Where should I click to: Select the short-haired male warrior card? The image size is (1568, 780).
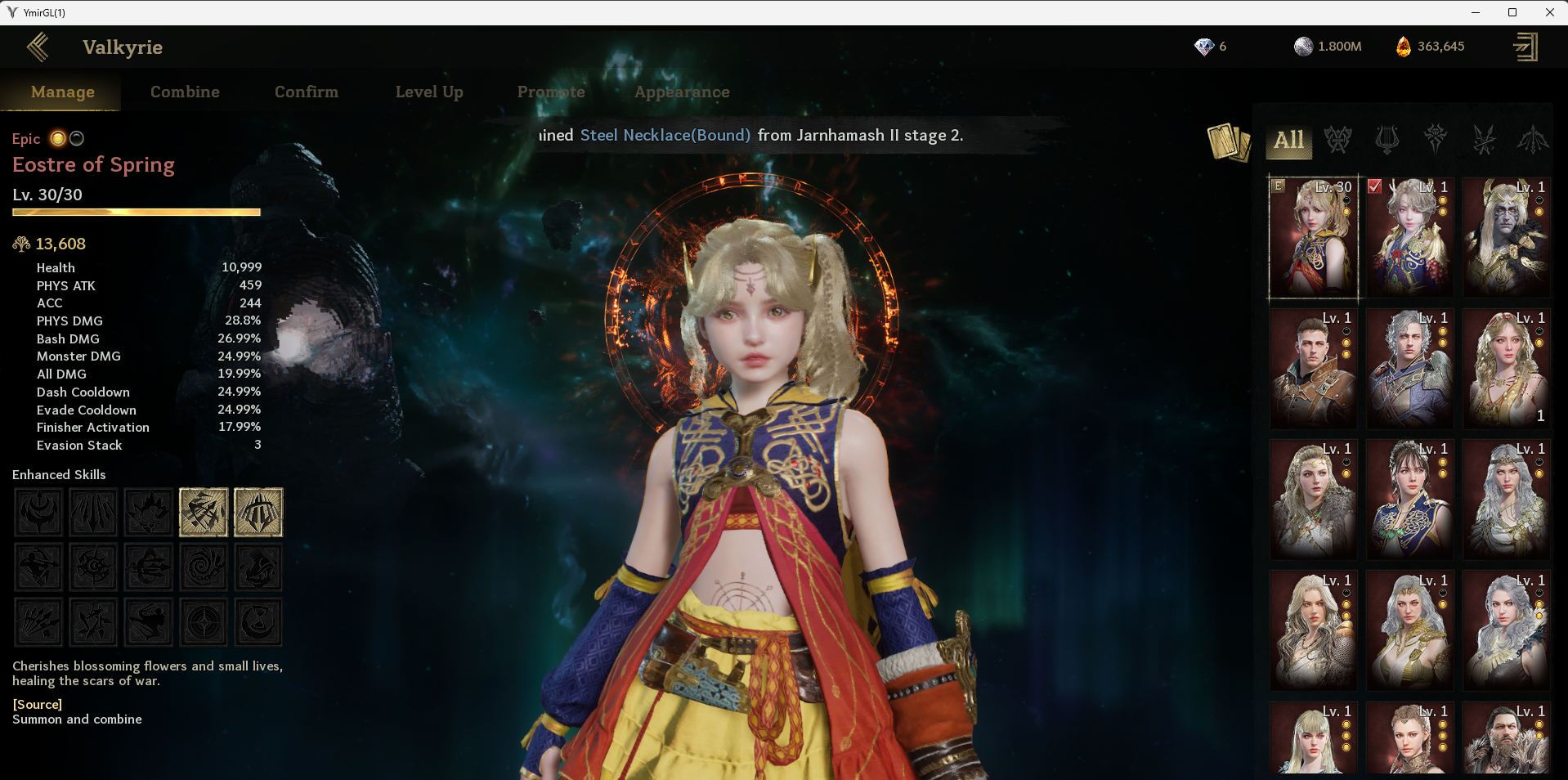(x=1313, y=367)
